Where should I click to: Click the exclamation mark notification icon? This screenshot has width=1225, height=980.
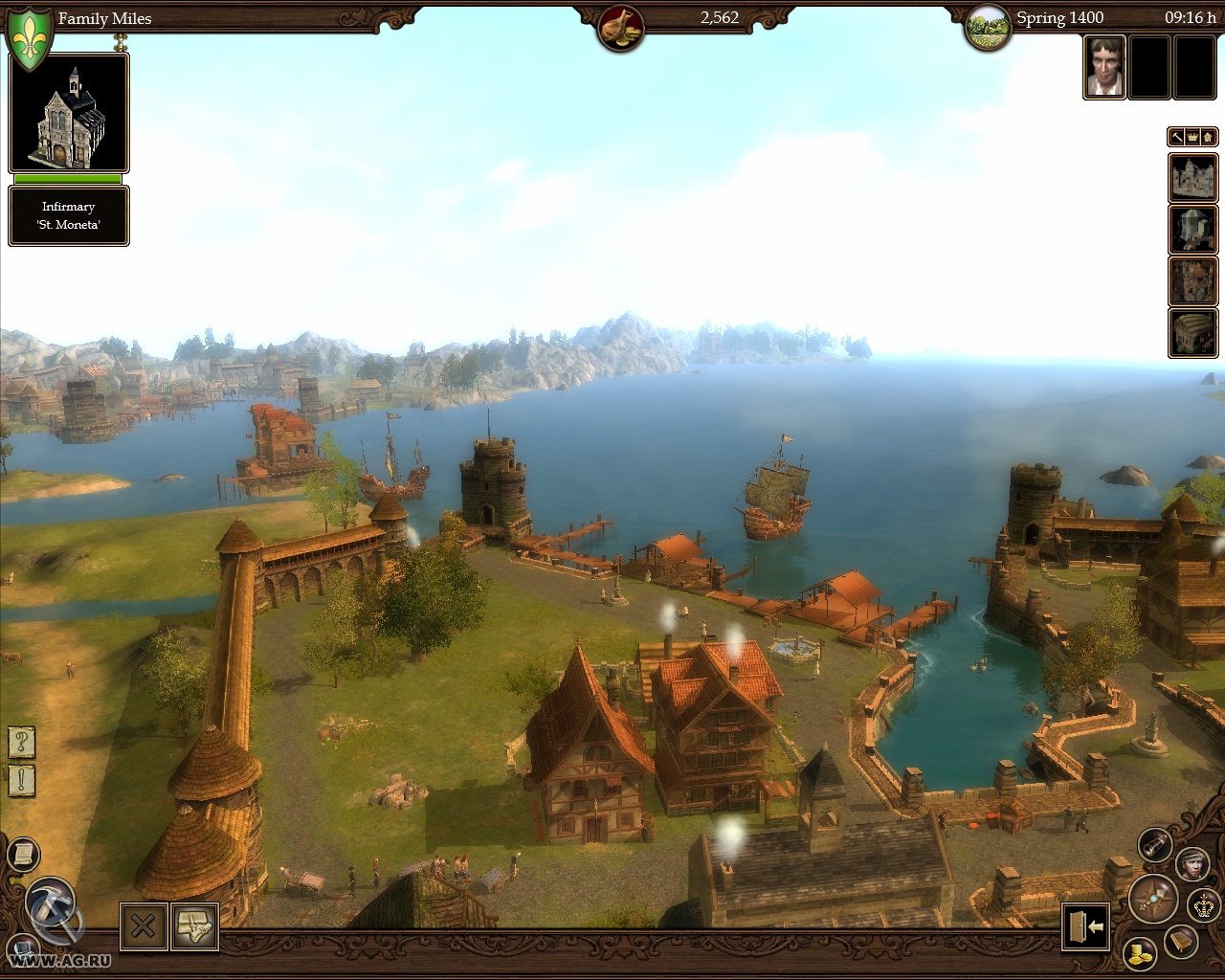click(x=19, y=782)
